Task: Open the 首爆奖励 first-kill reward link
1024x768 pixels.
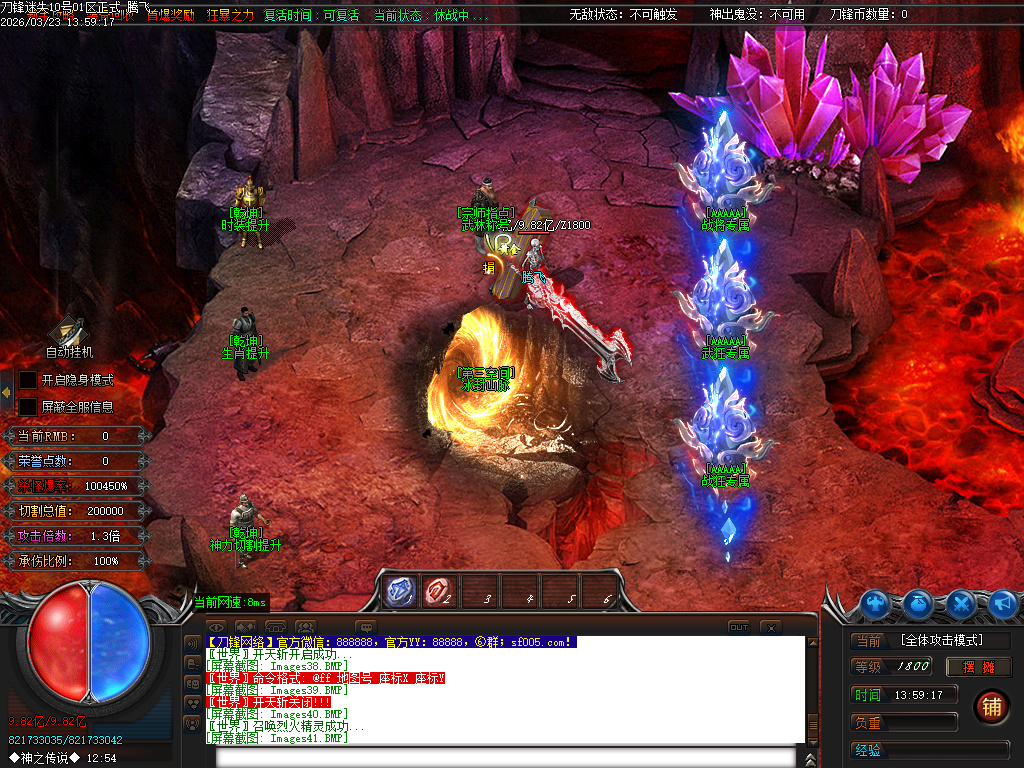Action: click(x=170, y=15)
